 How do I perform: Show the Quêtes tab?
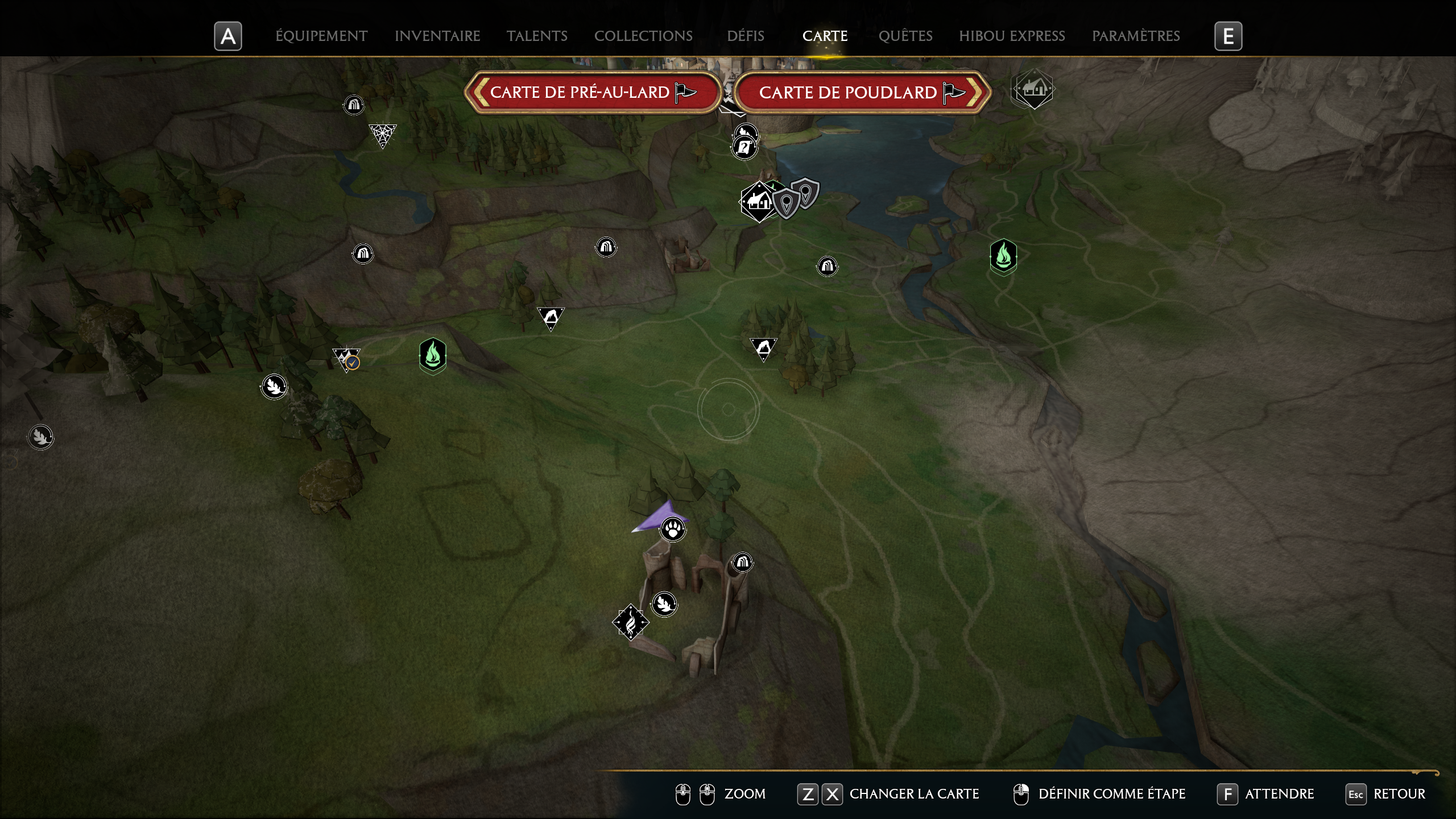(905, 36)
